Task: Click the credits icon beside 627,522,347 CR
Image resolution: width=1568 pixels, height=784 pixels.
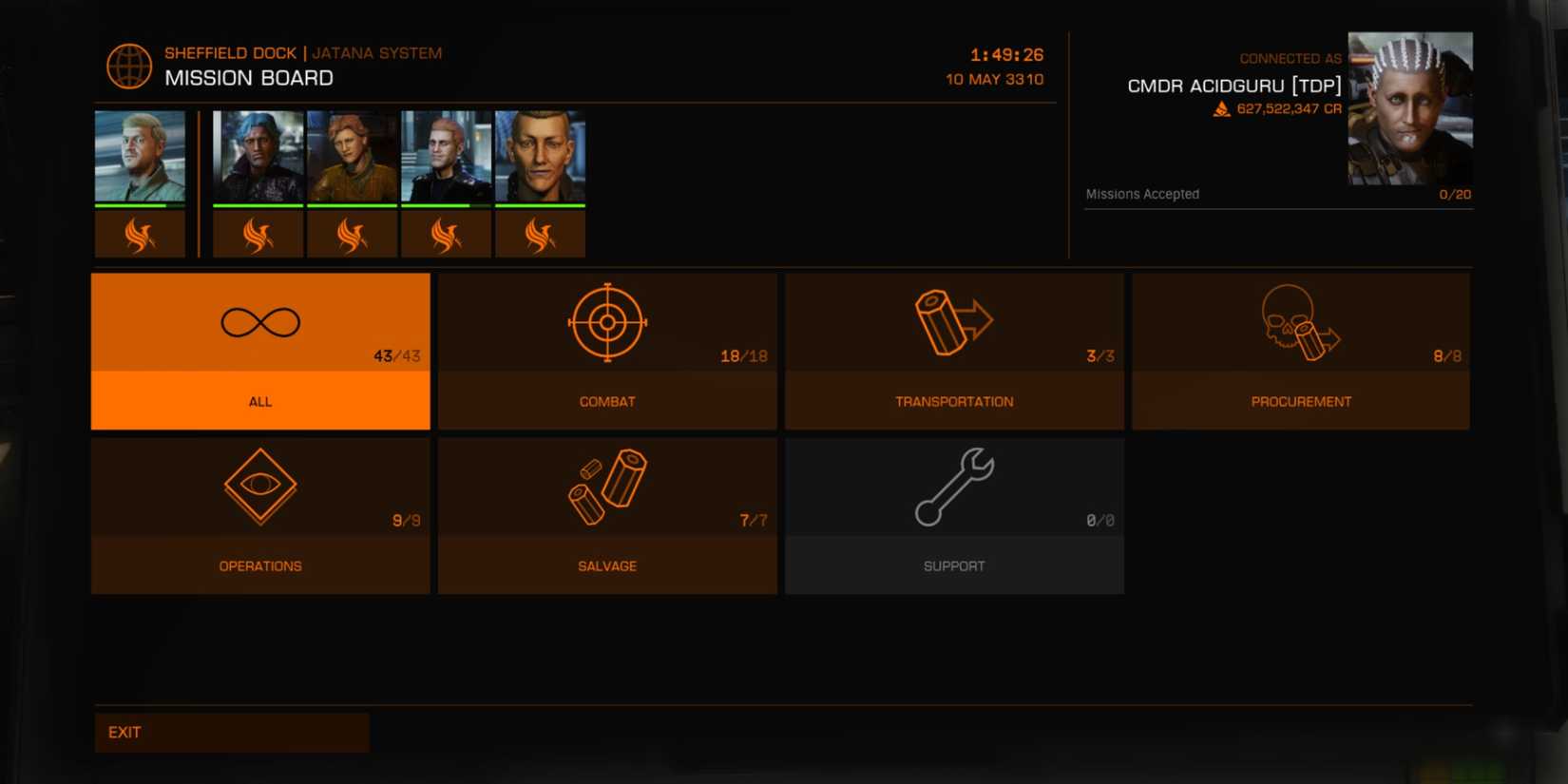Action: click(x=1219, y=108)
